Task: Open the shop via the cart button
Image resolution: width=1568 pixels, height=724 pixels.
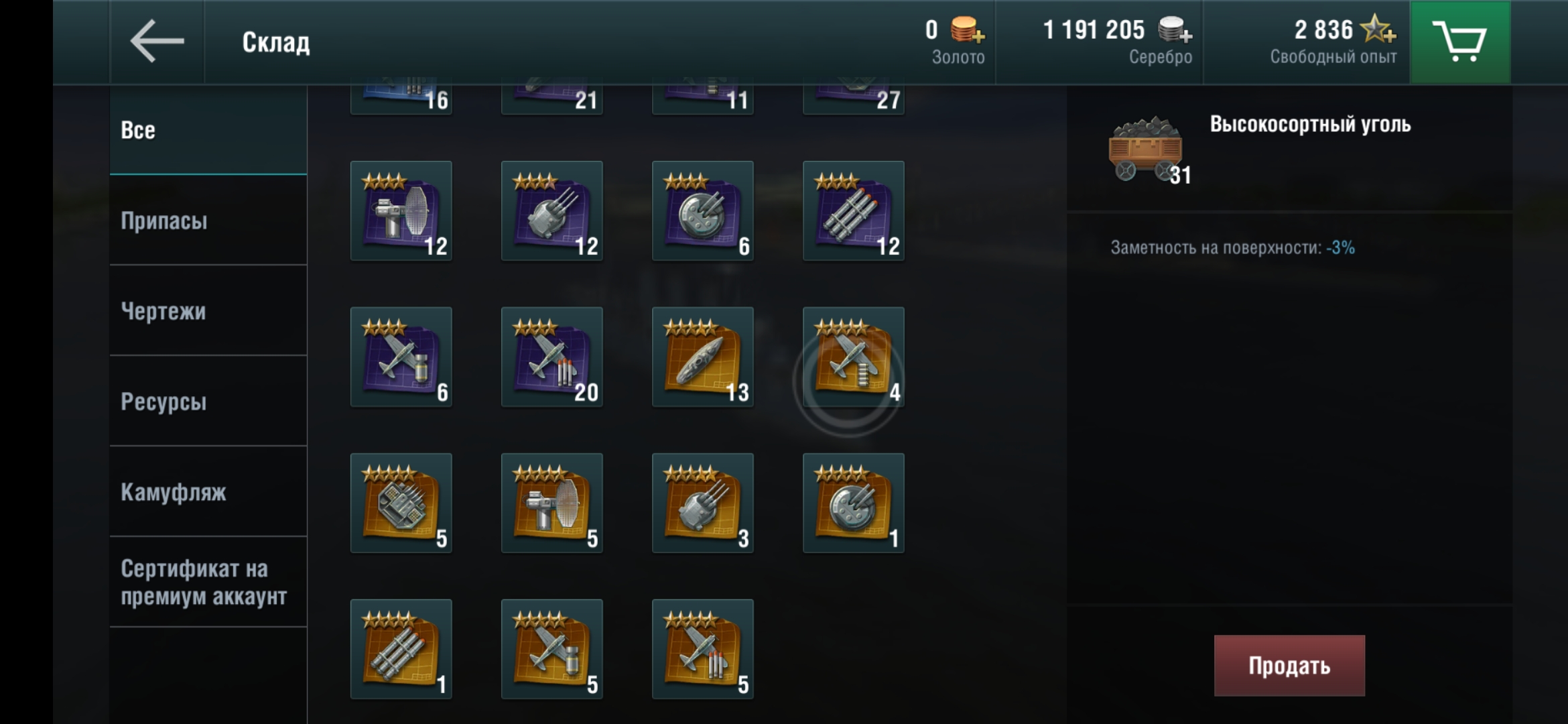Action: [x=1459, y=42]
